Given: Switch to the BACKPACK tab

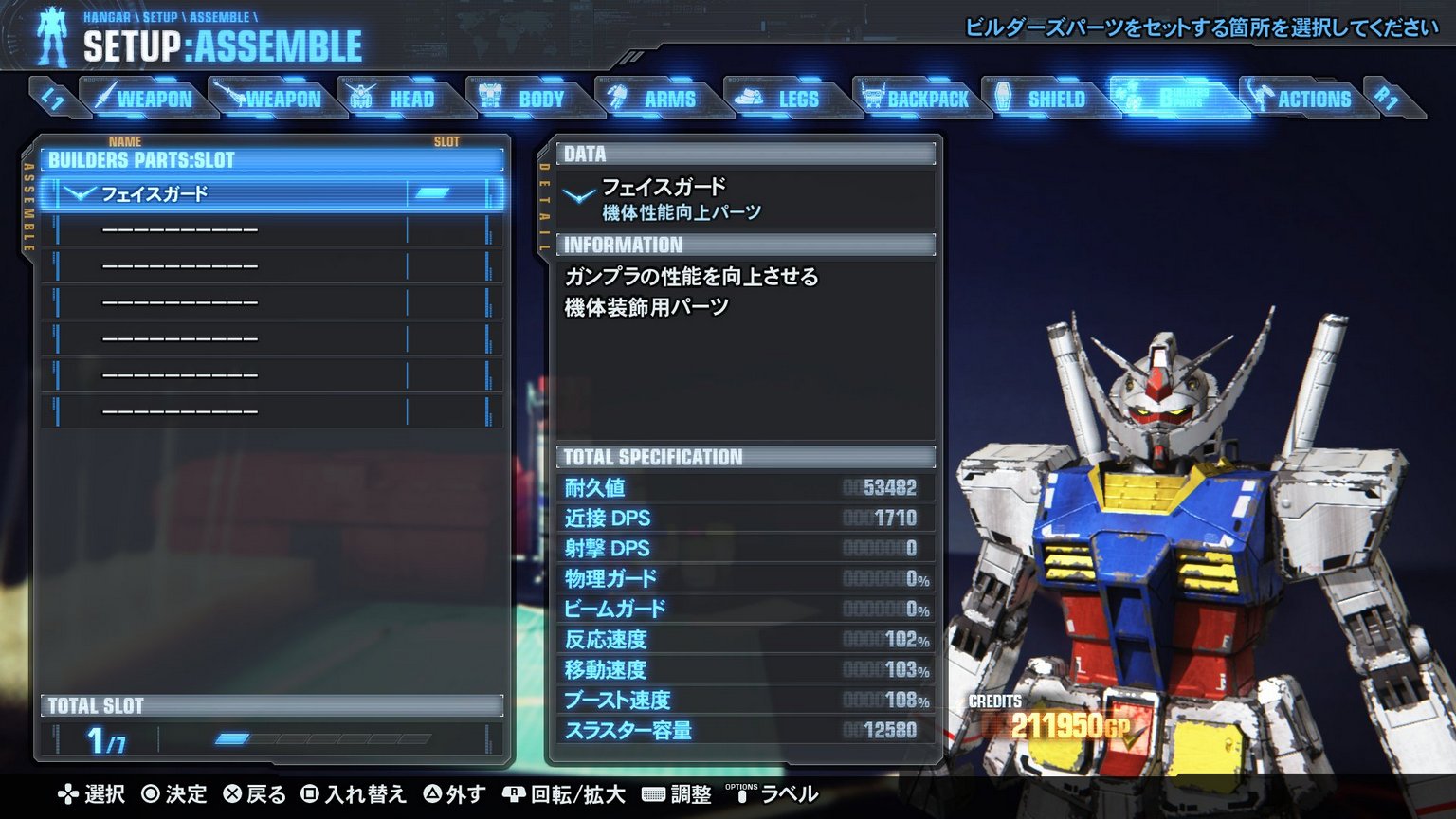Looking at the screenshot, I should pos(917,98).
